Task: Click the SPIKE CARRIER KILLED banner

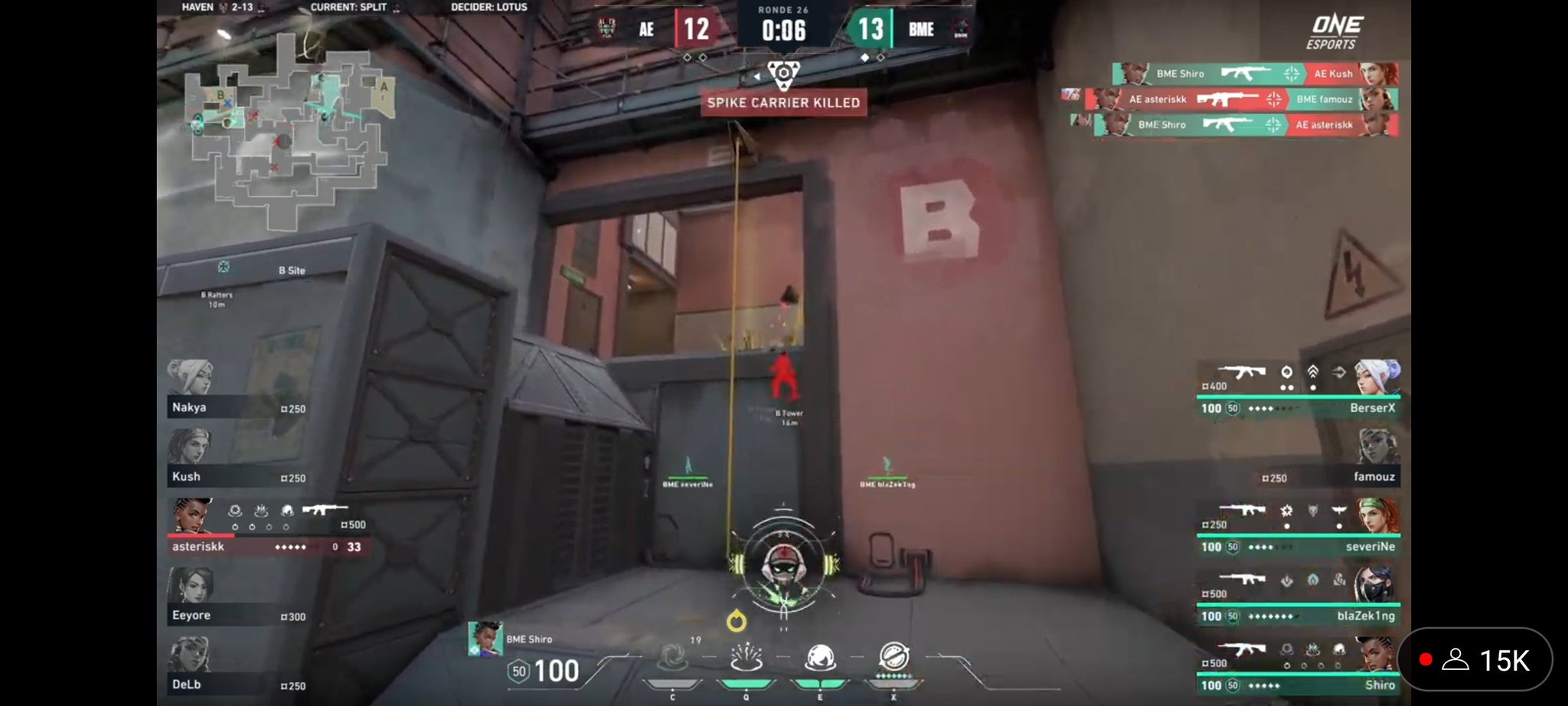Action: pos(783,103)
